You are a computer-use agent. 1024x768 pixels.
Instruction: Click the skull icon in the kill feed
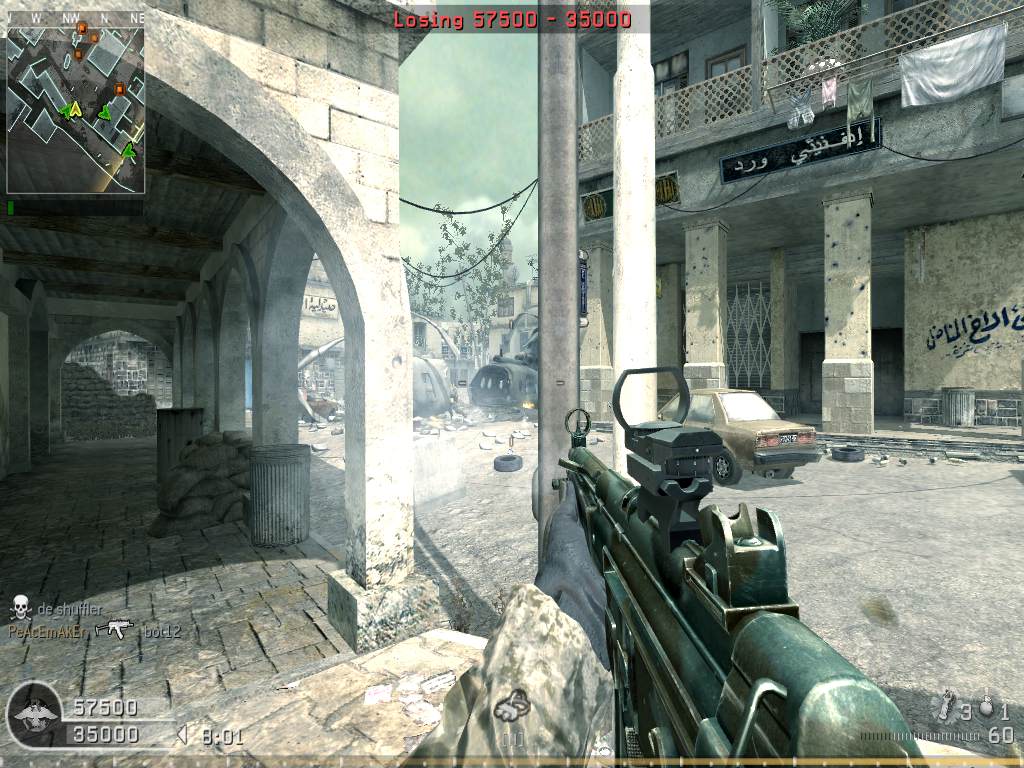(20, 606)
